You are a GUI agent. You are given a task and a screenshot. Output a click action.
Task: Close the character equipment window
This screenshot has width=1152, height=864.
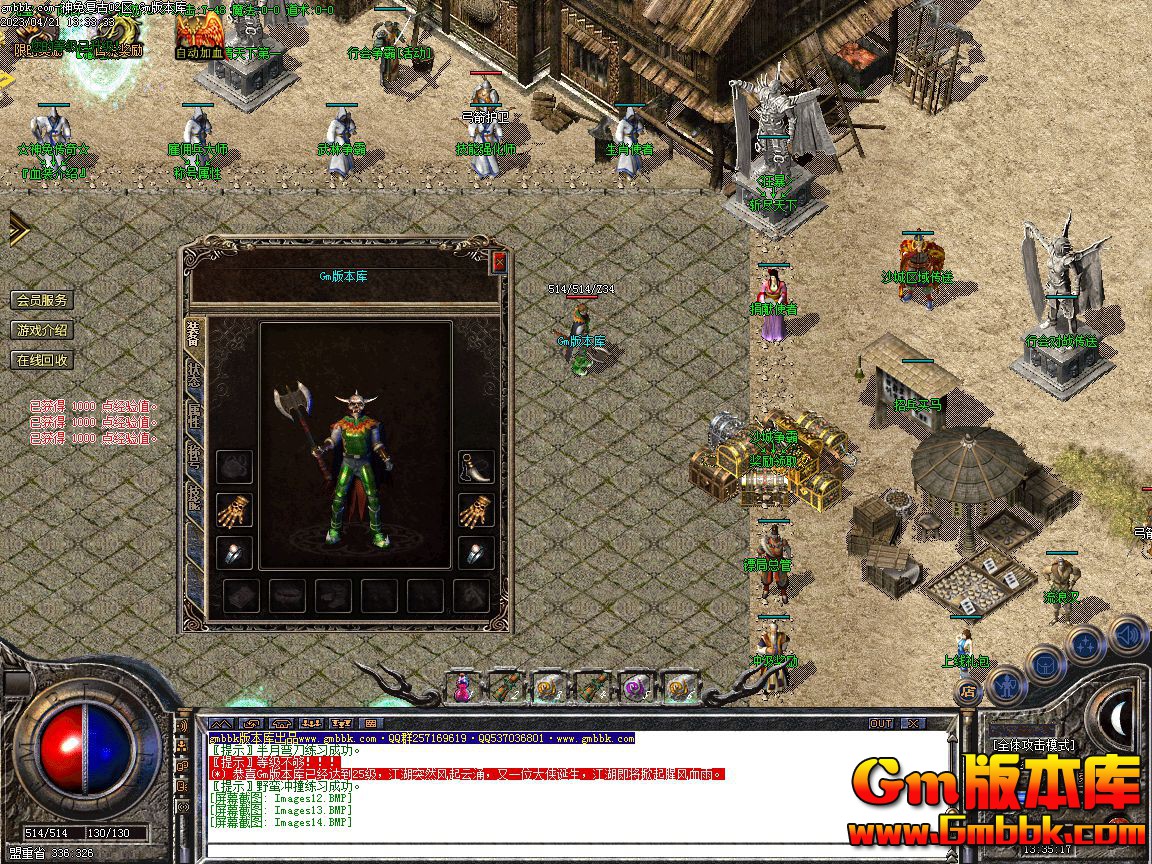(x=499, y=263)
